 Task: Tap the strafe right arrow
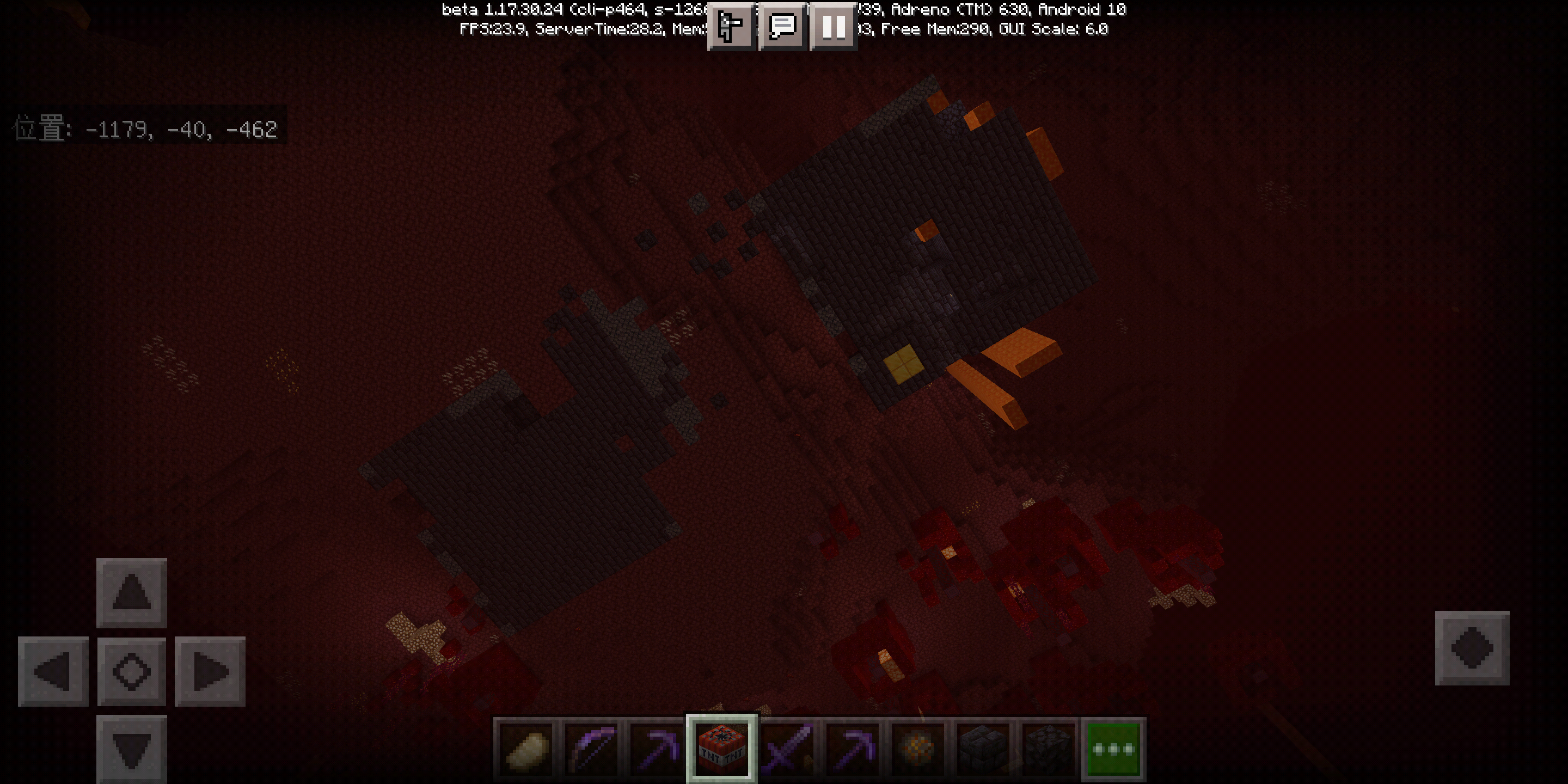(x=210, y=672)
